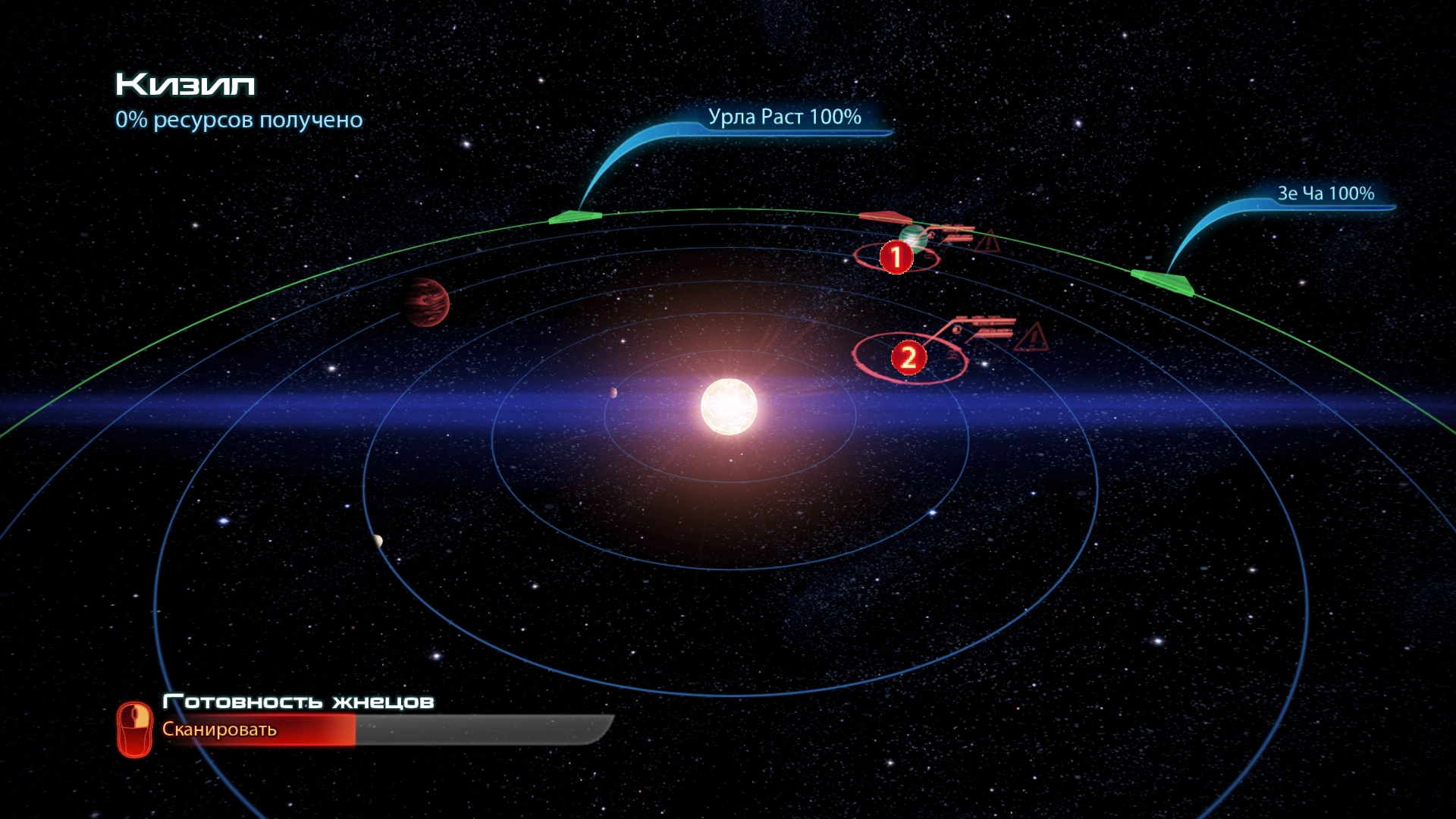Select the red gas giant planet
Viewport: 1456px width, 819px height.
425,302
